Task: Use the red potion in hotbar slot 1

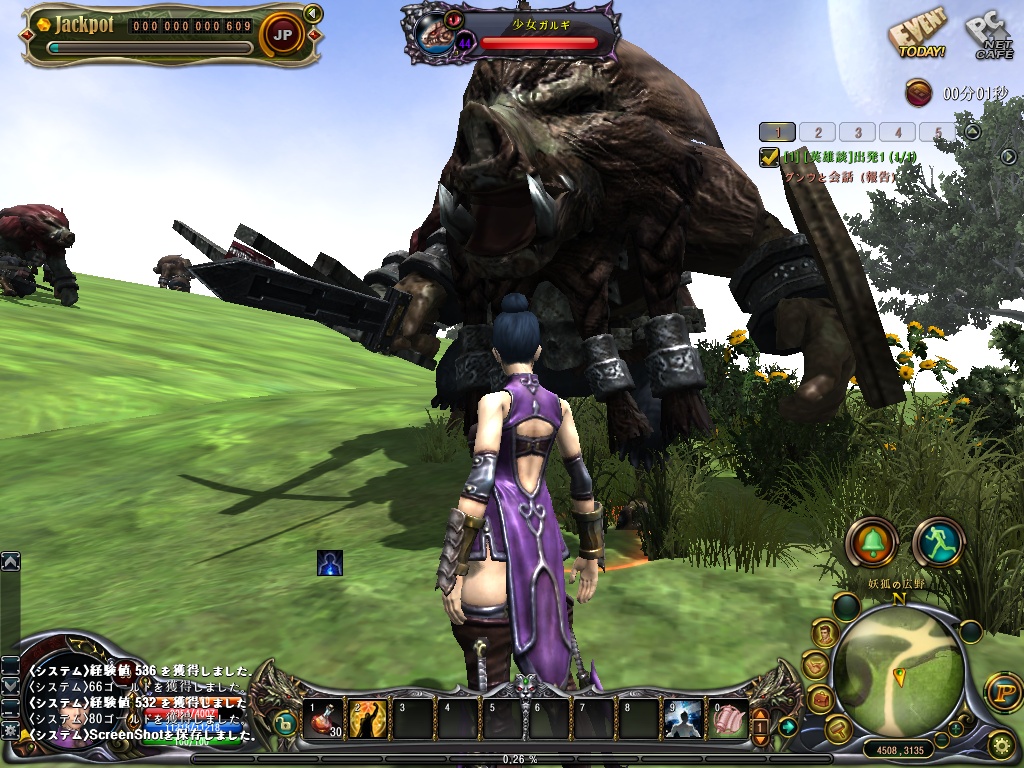Action: (325, 718)
